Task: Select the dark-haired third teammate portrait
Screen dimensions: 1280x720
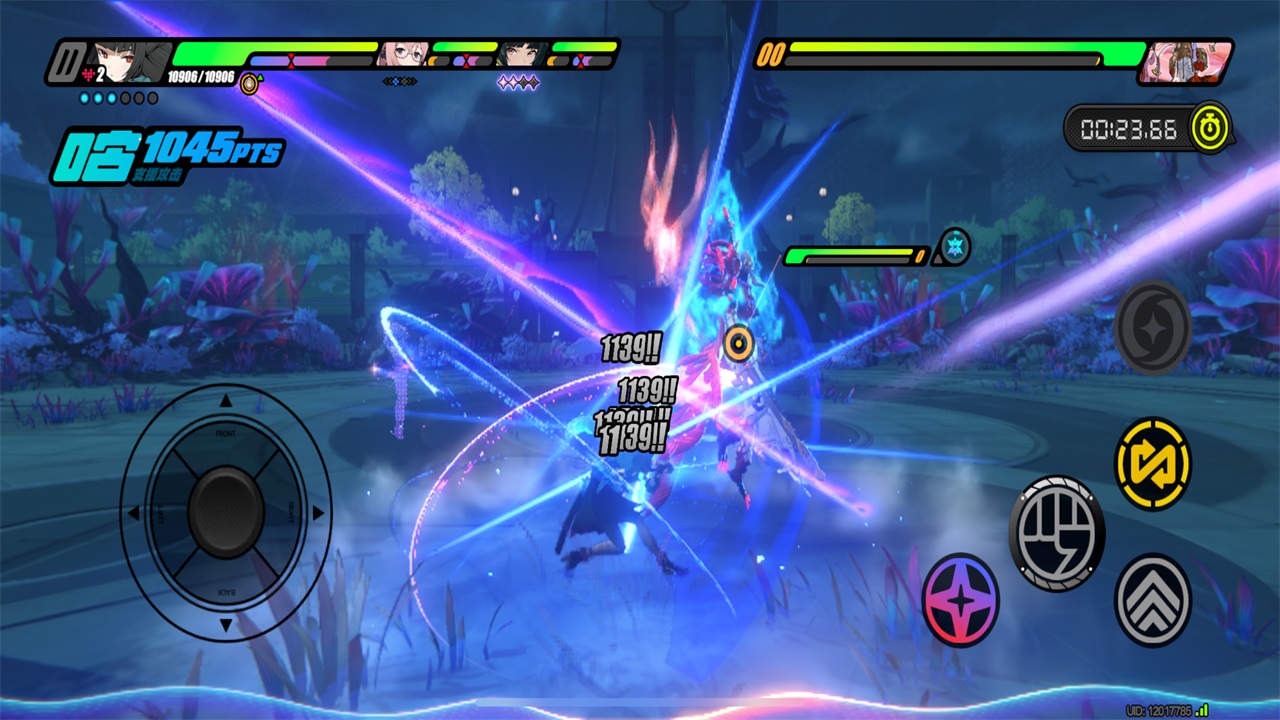Action: point(522,53)
